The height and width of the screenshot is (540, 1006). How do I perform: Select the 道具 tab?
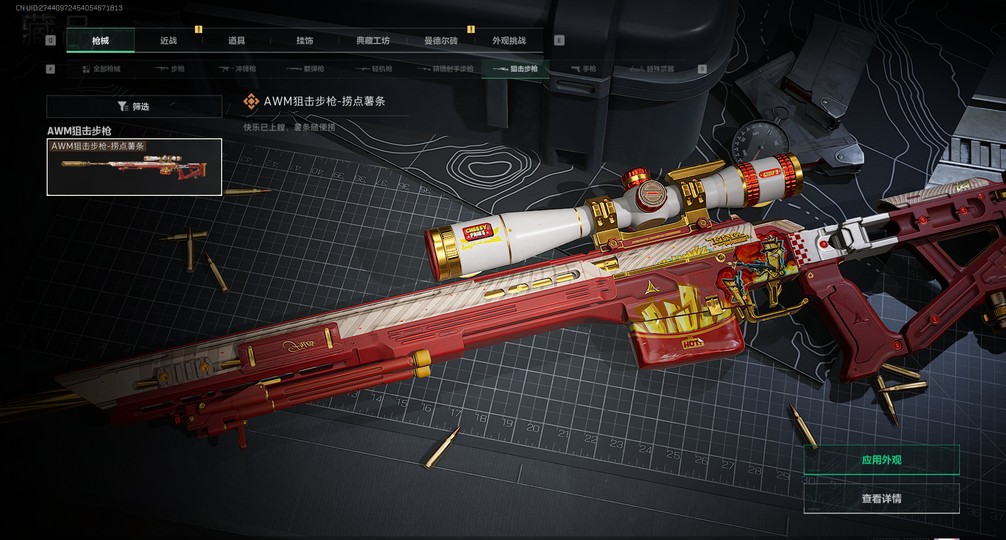click(x=236, y=41)
